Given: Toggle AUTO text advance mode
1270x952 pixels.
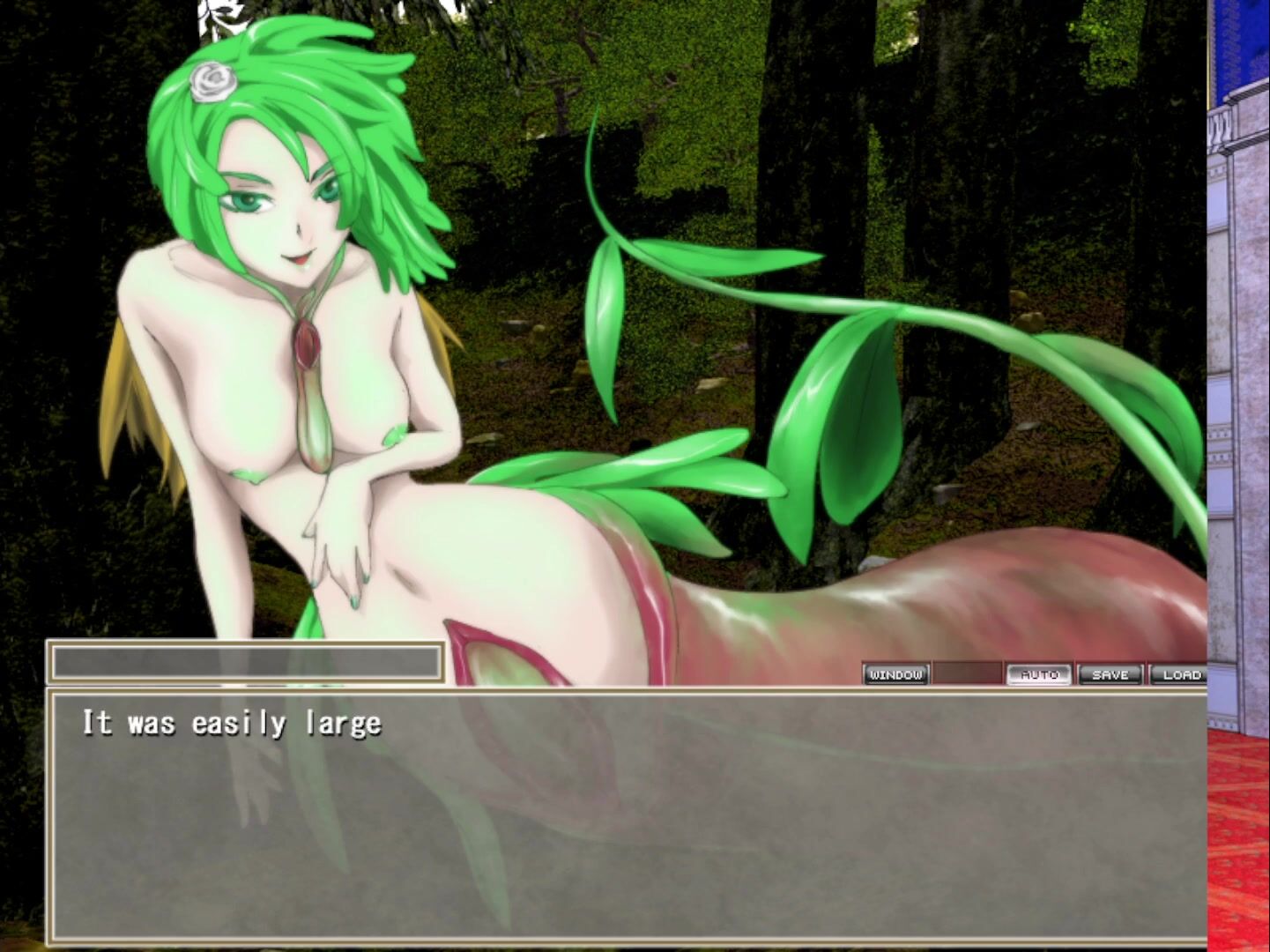Looking at the screenshot, I should (x=1039, y=674).
